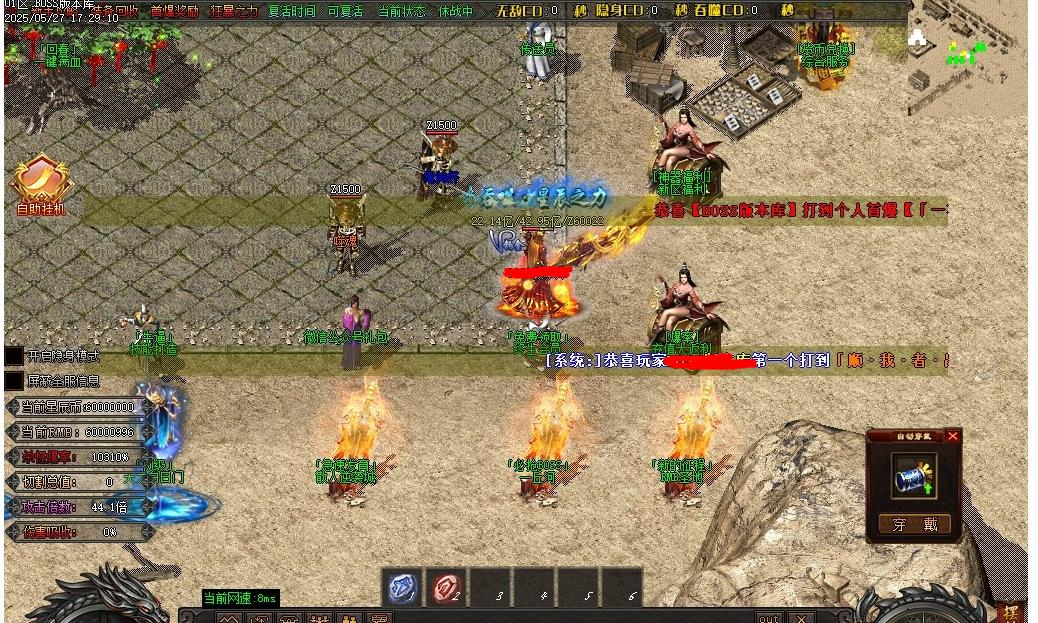Use the blue crystal in hotbar slot 1

coord(402,589)
